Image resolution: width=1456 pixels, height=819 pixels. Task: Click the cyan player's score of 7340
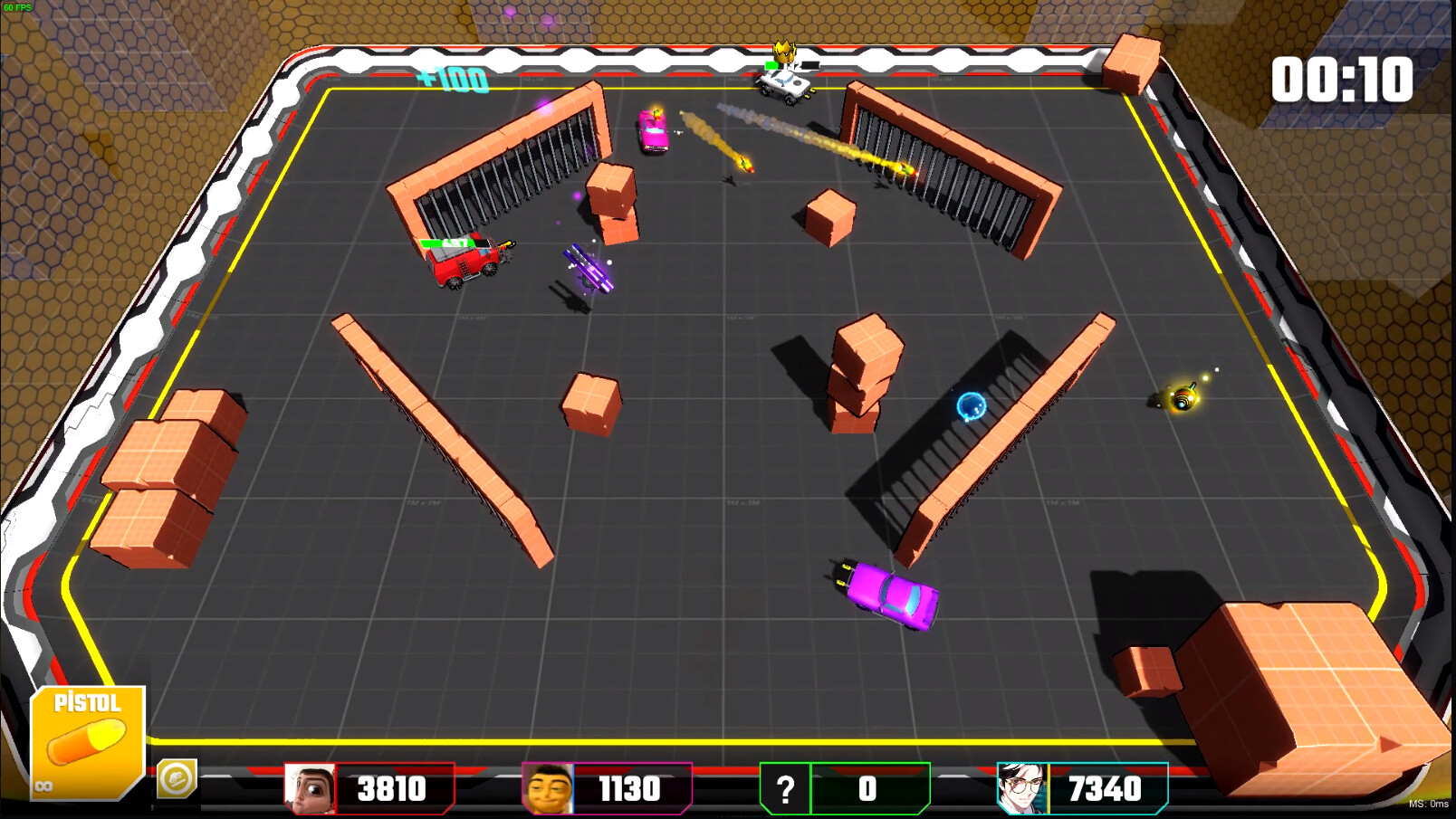(x=1106, y=788)
